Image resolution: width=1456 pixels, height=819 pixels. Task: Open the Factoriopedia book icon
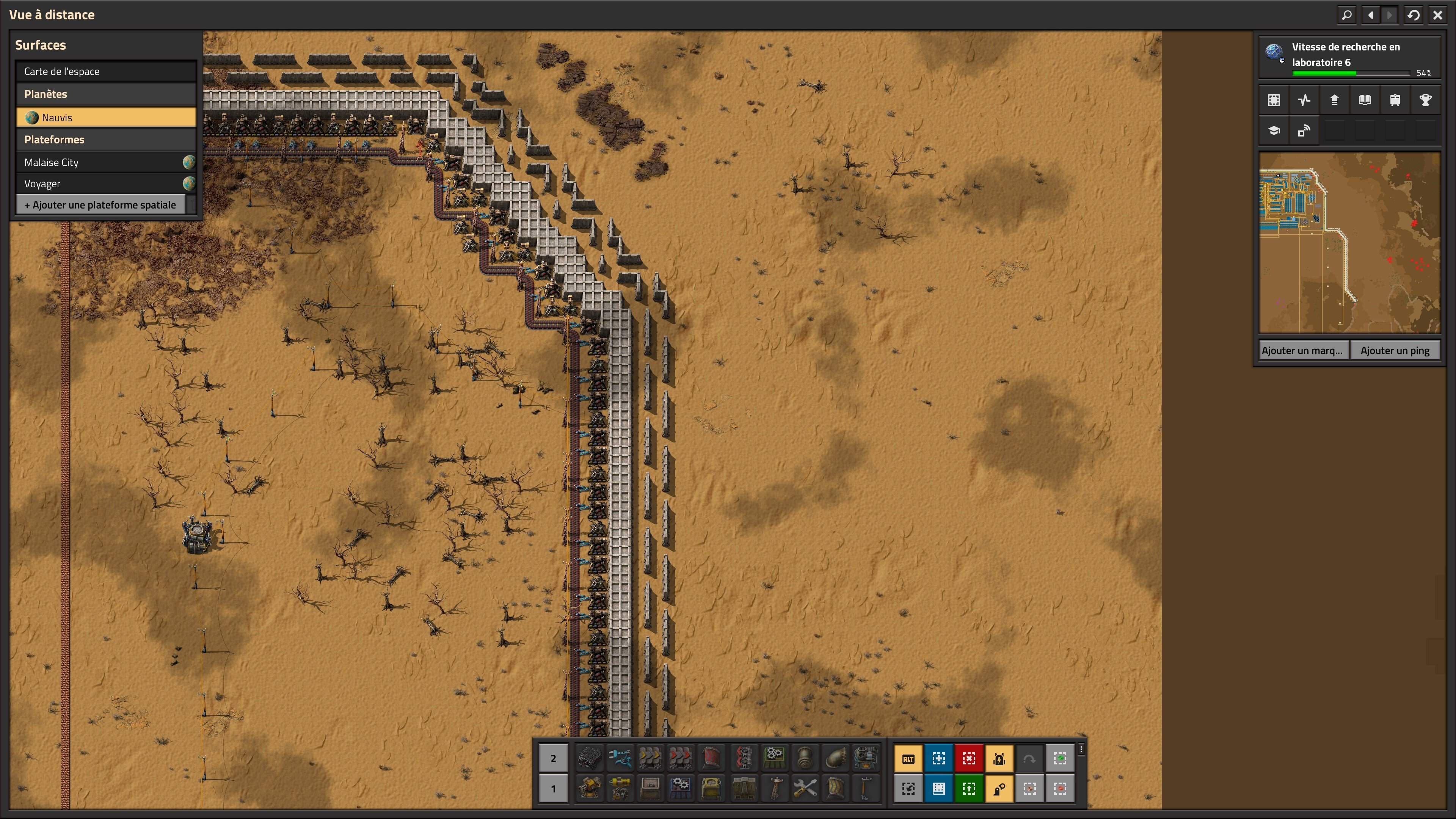(1365, 100)
